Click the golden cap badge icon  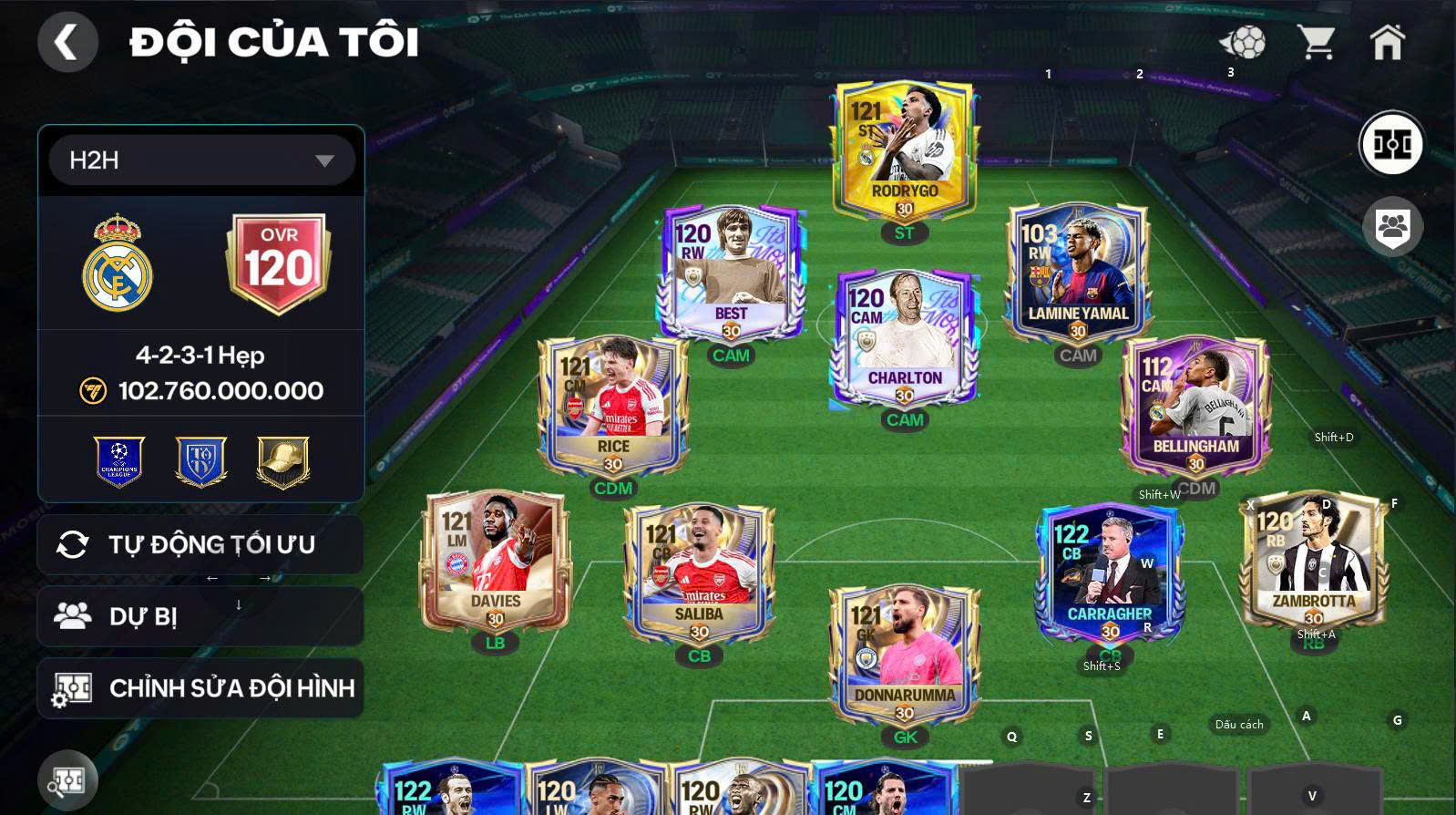[280, 462]
